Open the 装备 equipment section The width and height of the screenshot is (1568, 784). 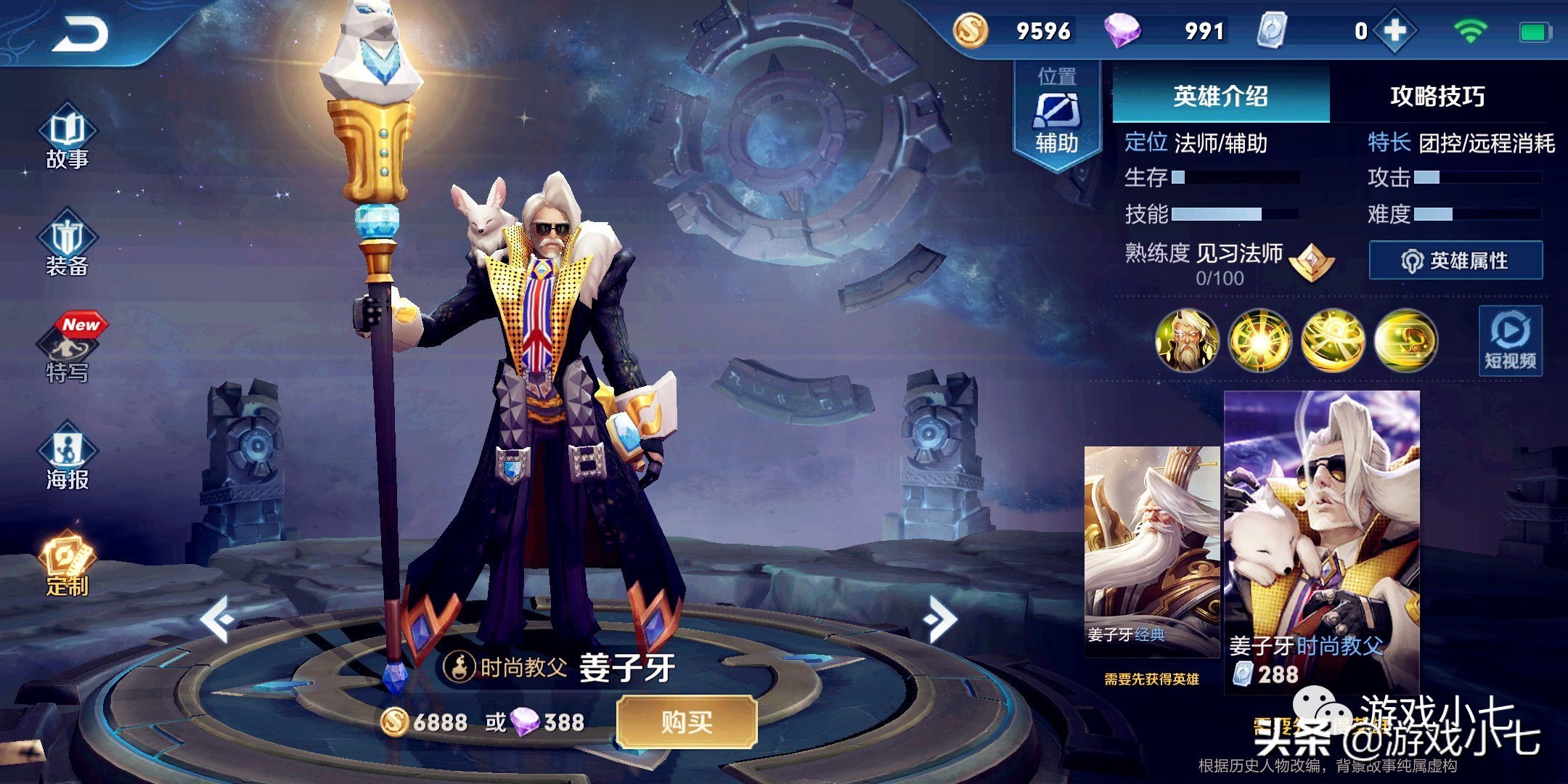pos(68,245)
